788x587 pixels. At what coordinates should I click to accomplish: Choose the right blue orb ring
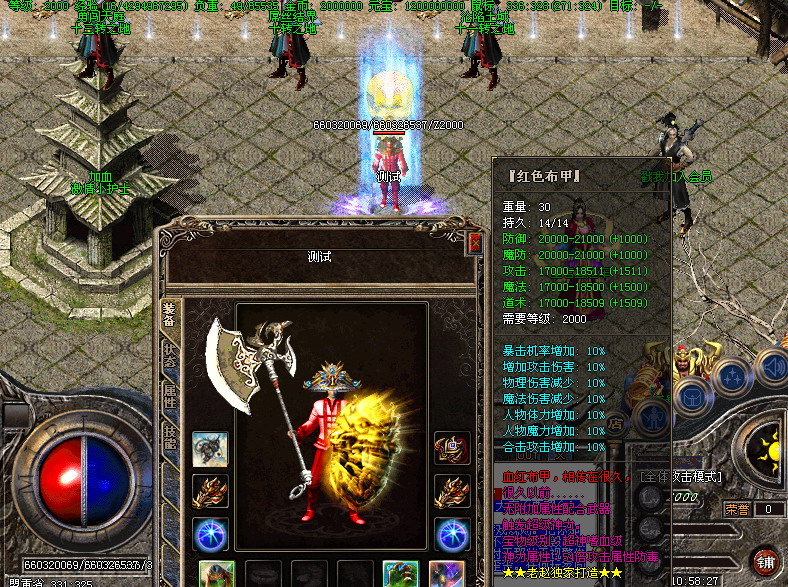(x=451, y=534)
